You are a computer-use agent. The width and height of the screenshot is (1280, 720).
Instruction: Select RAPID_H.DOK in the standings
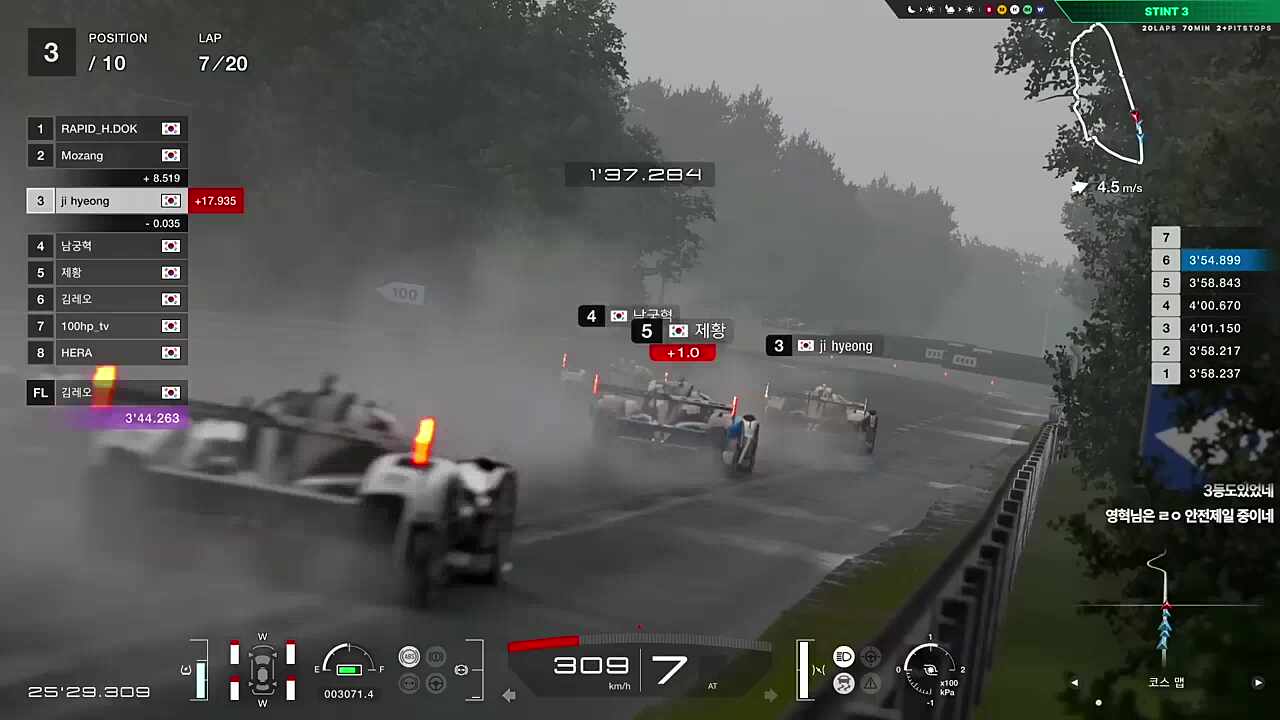point(107,129)
